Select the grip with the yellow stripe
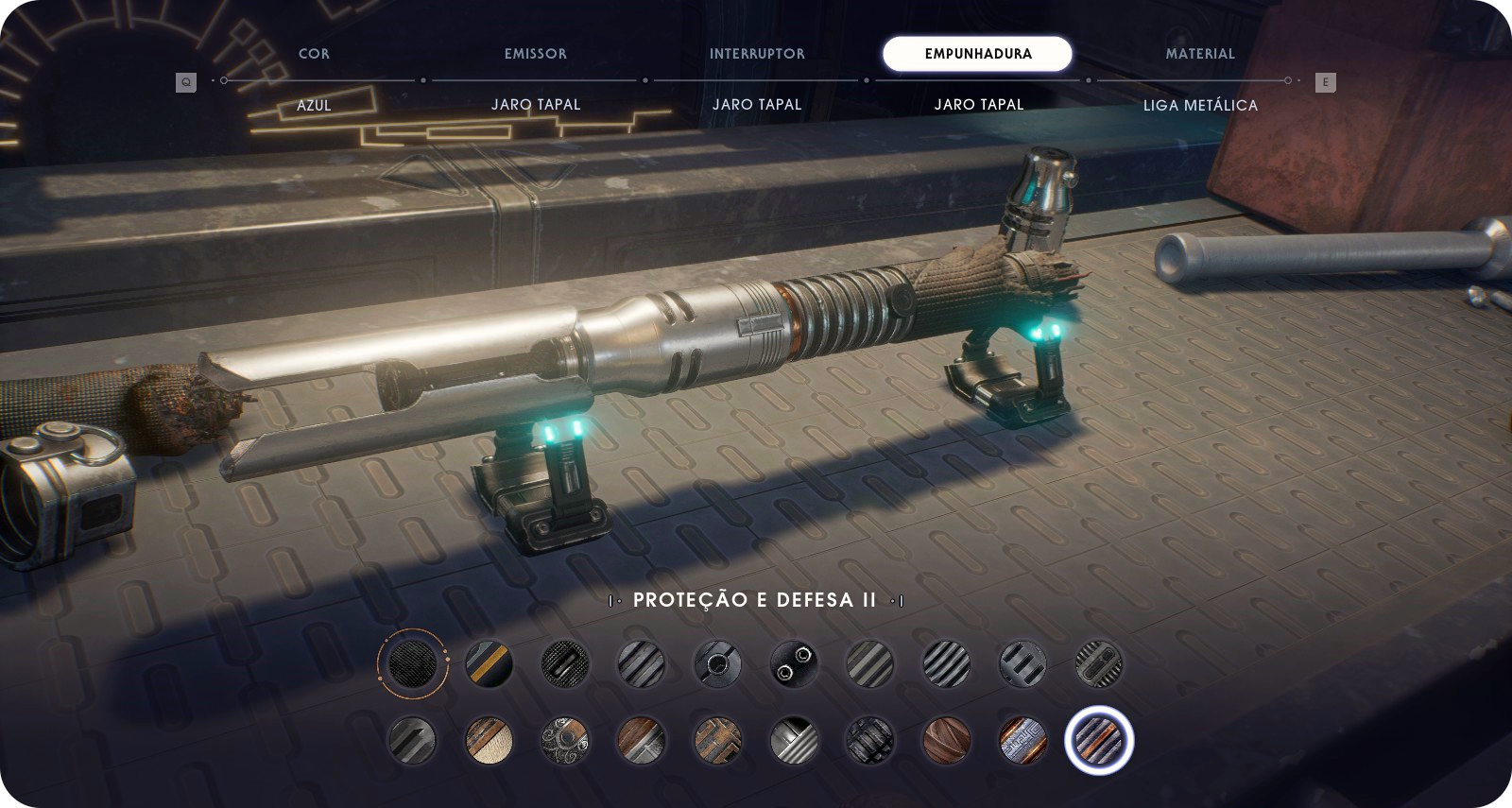This screenshot has width=1512, height=808. pyautogui.click(x=489, y=662)
